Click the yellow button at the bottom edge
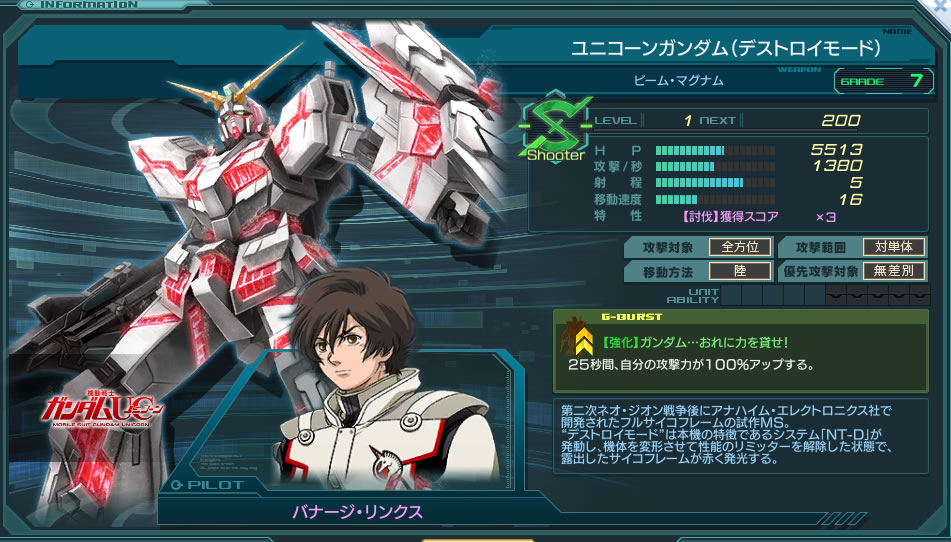 477,538
